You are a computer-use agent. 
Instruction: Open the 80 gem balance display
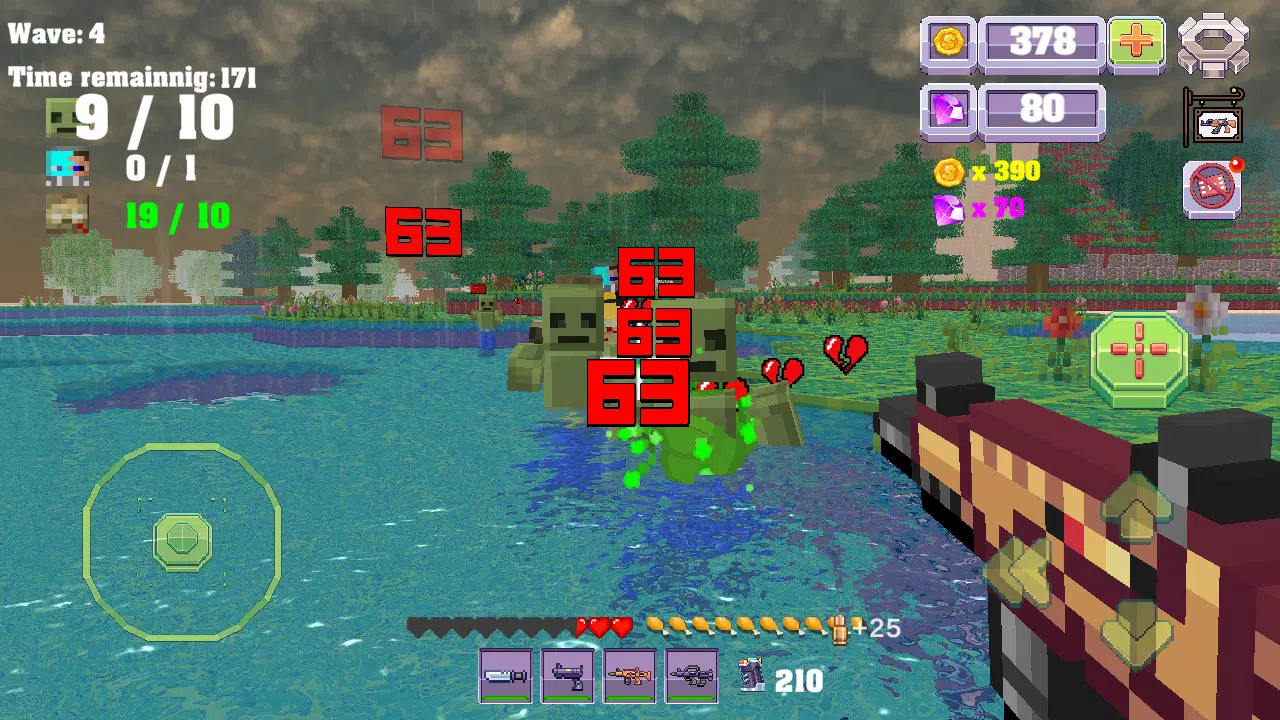1043,109
